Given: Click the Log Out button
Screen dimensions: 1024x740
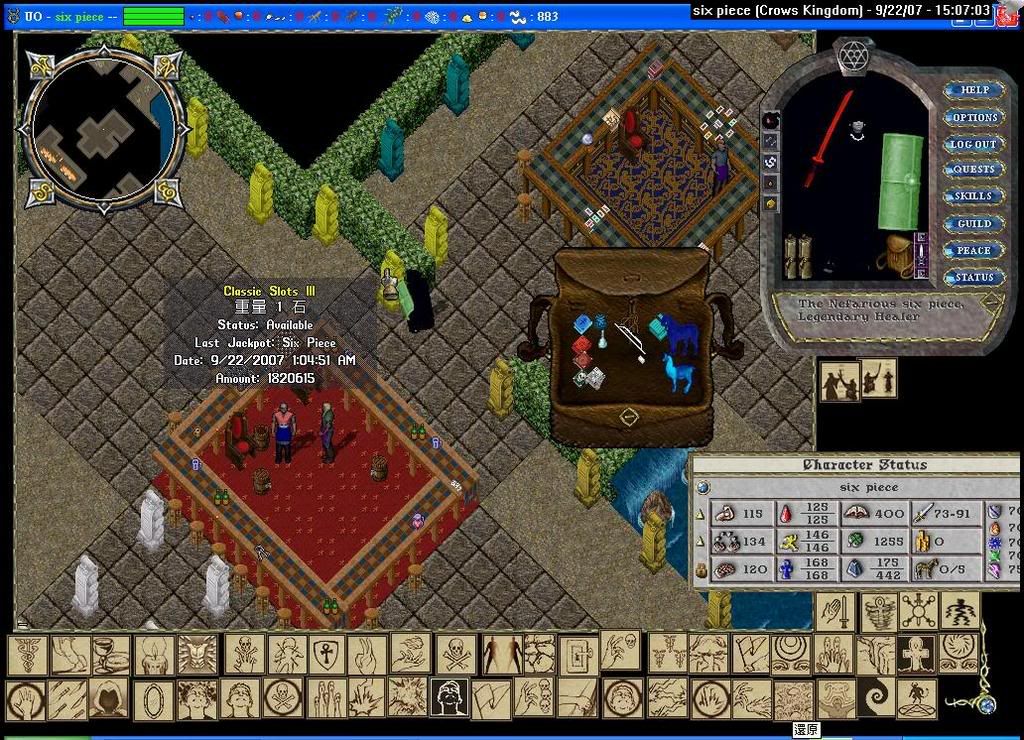Looking at the screenshot, I should (x=974, y=144).
